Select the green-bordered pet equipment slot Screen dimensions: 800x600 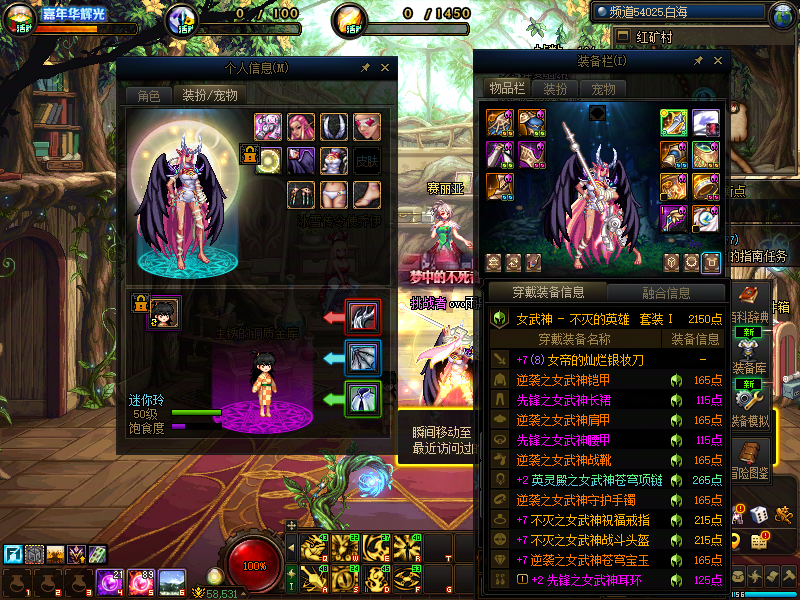[362, 399]
